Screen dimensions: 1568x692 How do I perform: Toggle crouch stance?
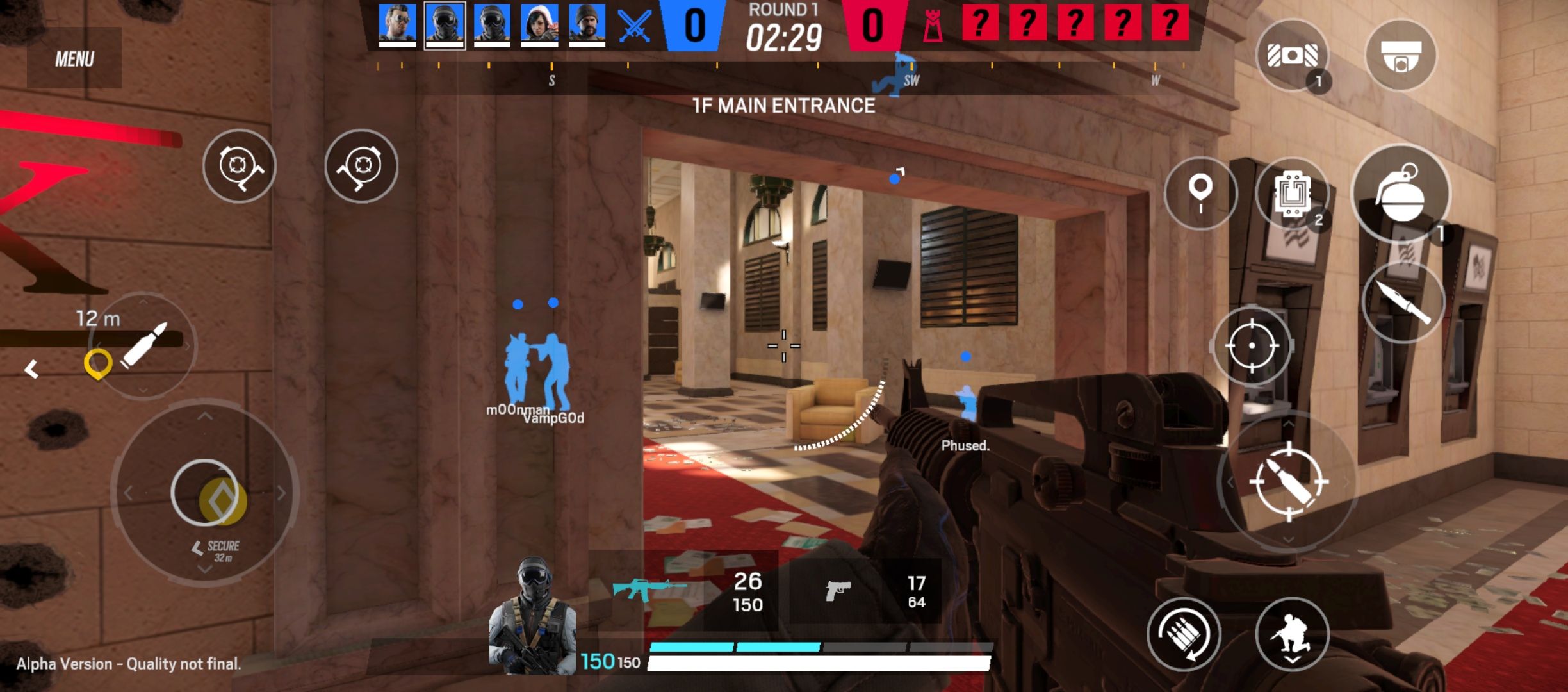[x=1292, y=634]
